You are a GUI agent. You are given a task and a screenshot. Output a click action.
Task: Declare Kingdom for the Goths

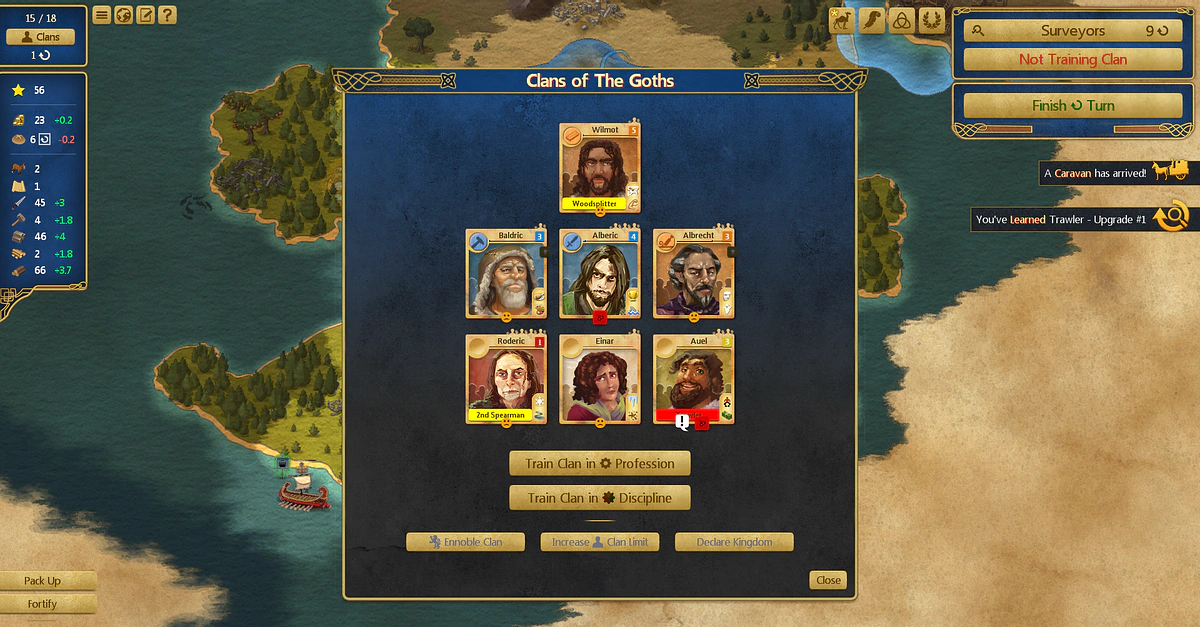coord(734,542)
